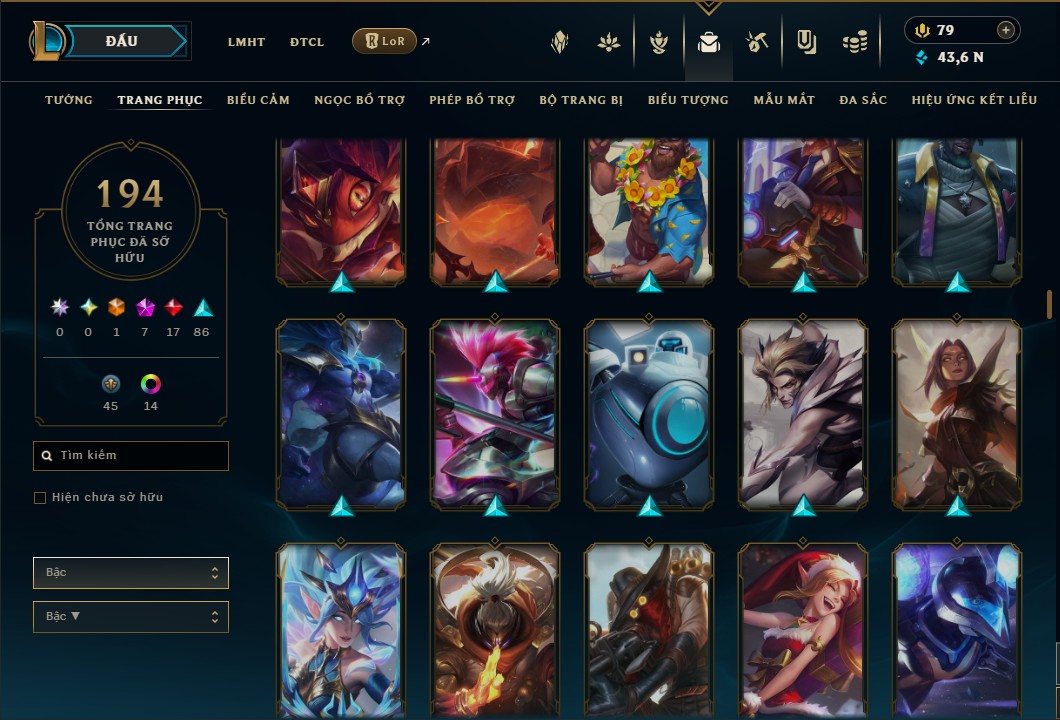Click the ĐẤU play button
This screenshot has width=1060, height=720.
pyautogui.click(x=122, y=41)
